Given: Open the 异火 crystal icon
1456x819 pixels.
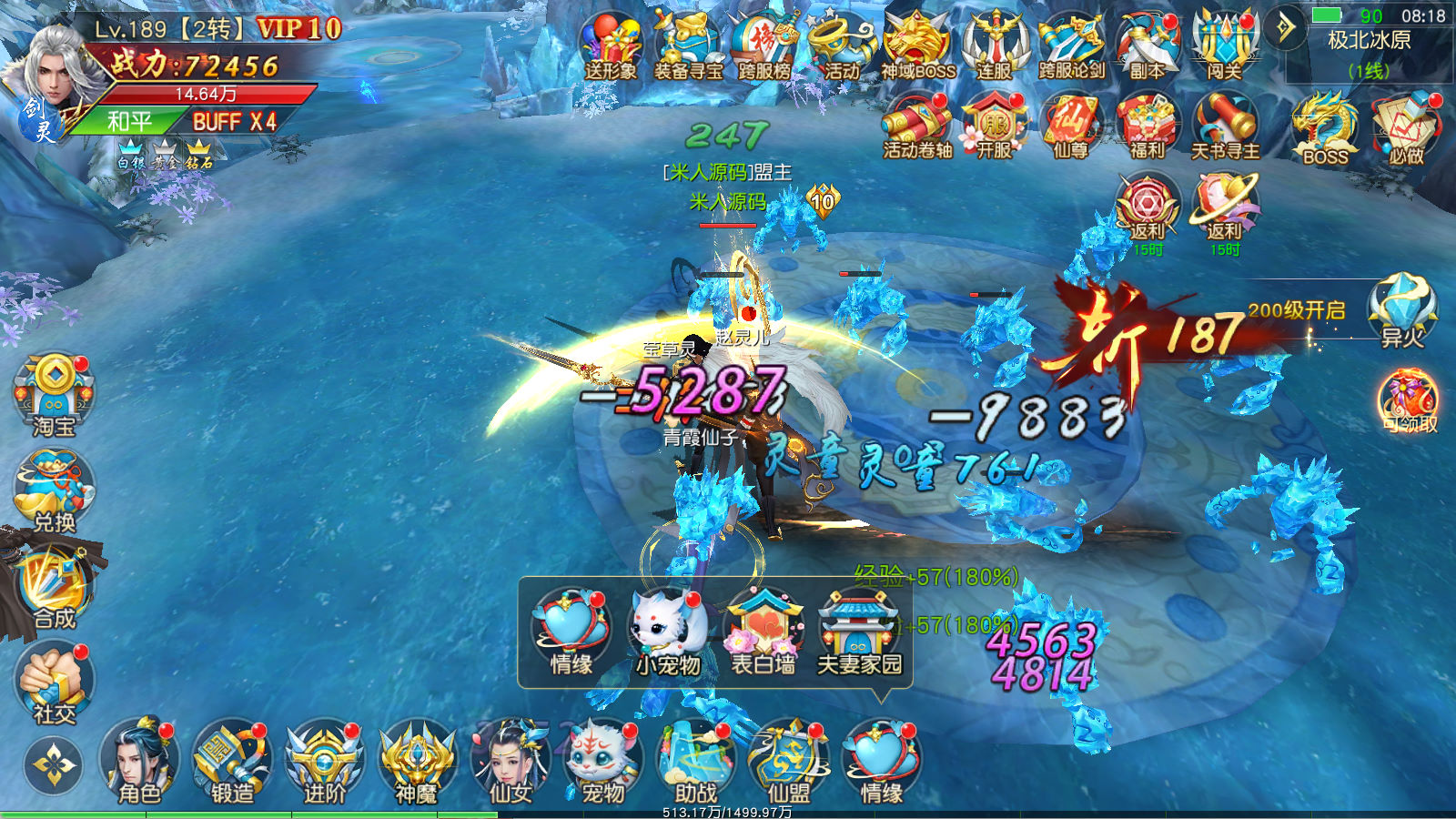Looking at the screenshot, I should [x=1402, y=309].
